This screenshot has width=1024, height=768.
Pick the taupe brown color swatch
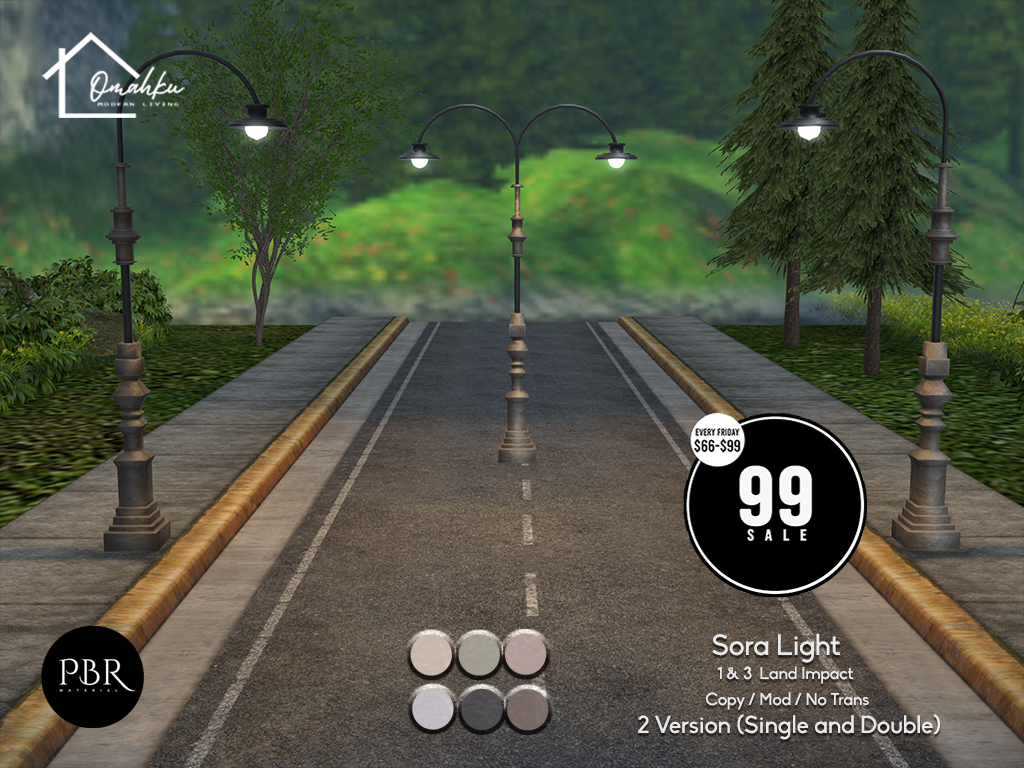(x=526, y=709)
